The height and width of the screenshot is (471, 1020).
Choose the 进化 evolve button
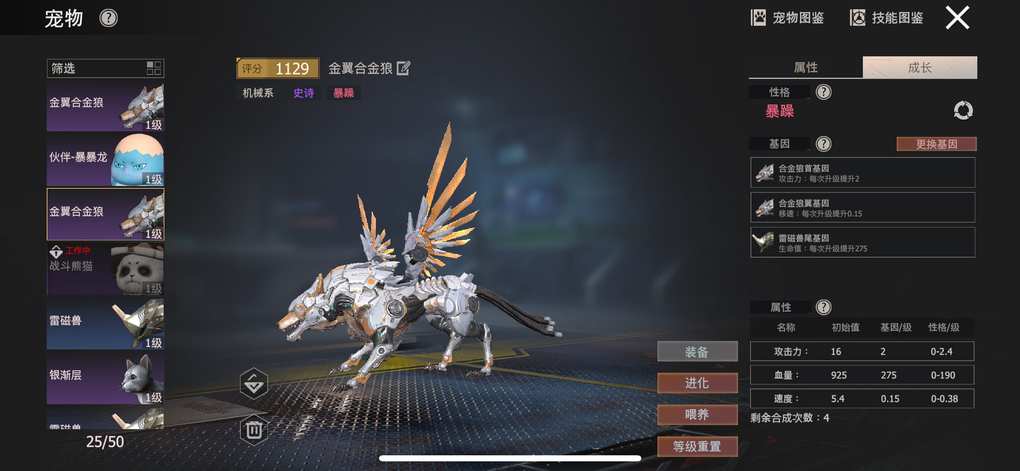tap(697, 383)
